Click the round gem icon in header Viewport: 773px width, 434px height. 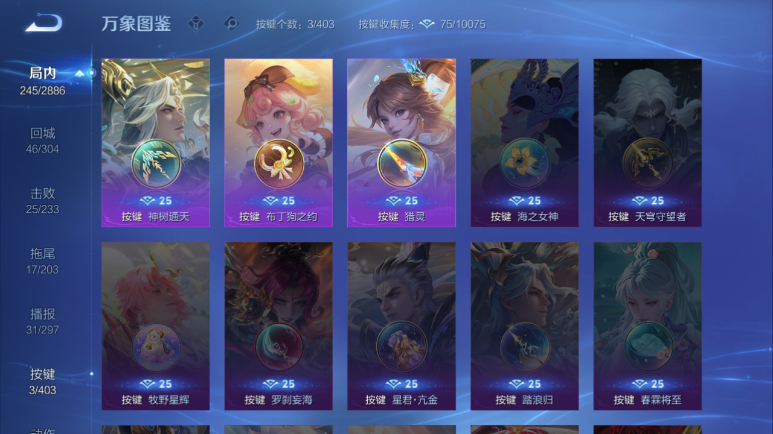point(231,23)
